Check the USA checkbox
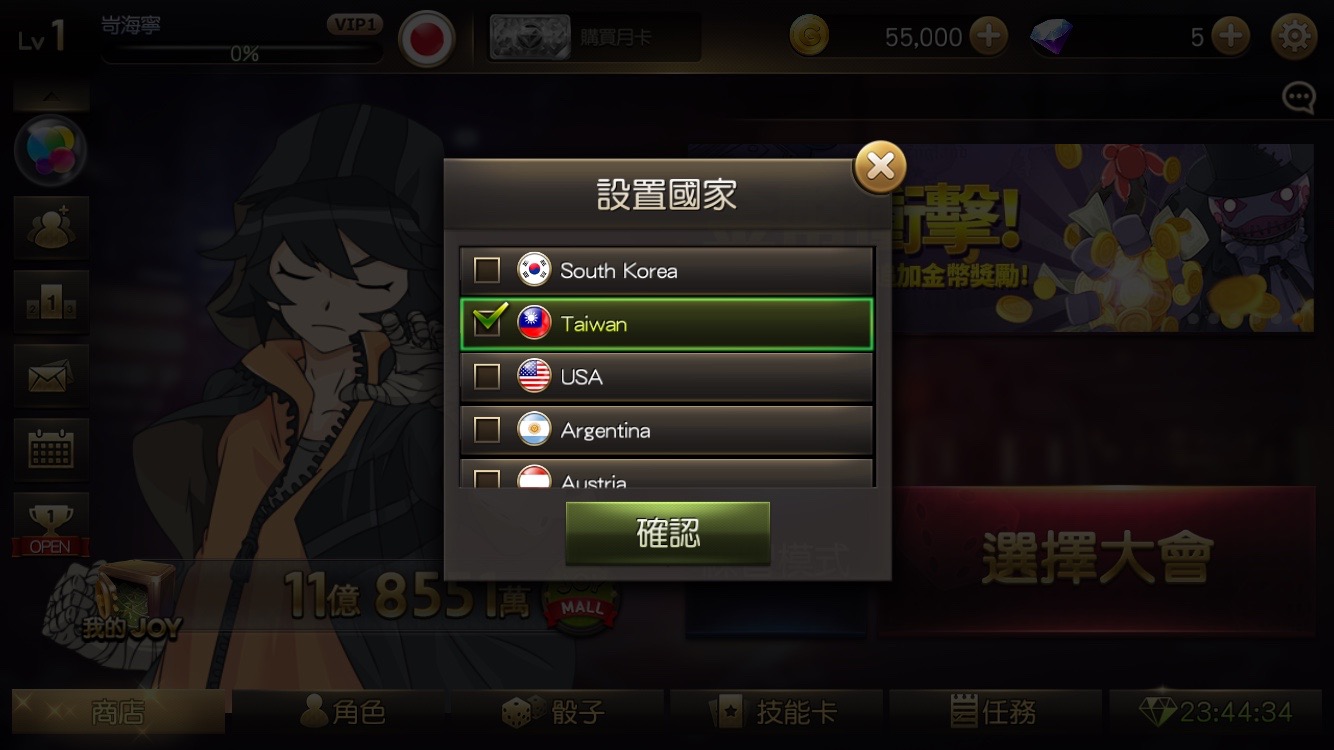This screenshot has width=1334, height=750. click(x=486, y=376)
